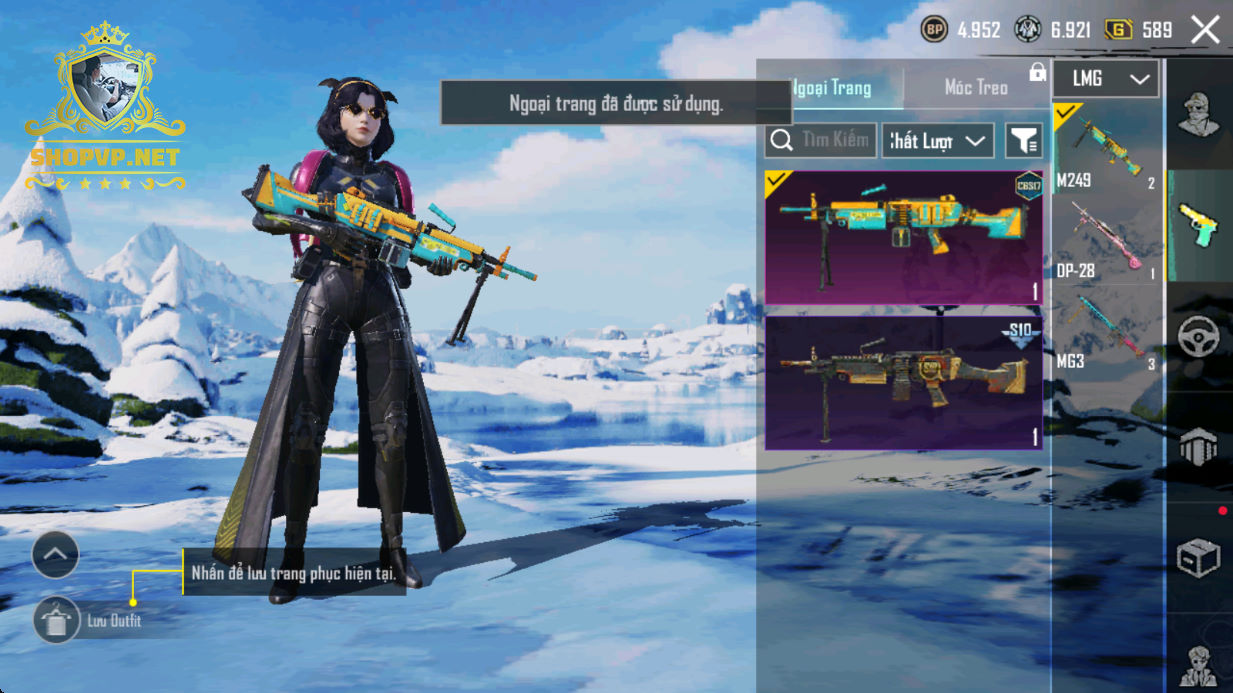Open the character outfit category icon

pos(1198,114)
